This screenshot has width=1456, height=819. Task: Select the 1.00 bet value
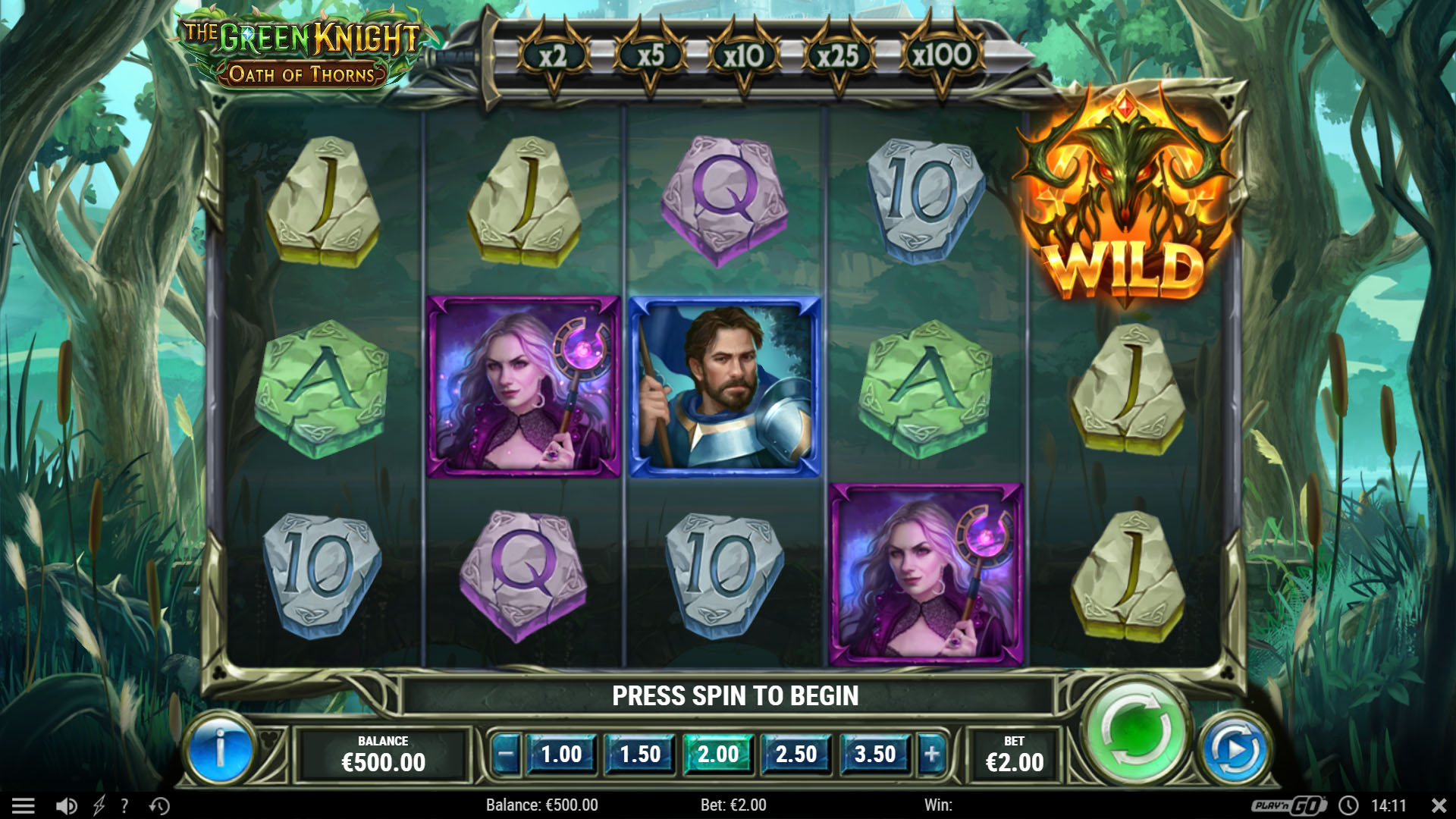tap(561, 755)
